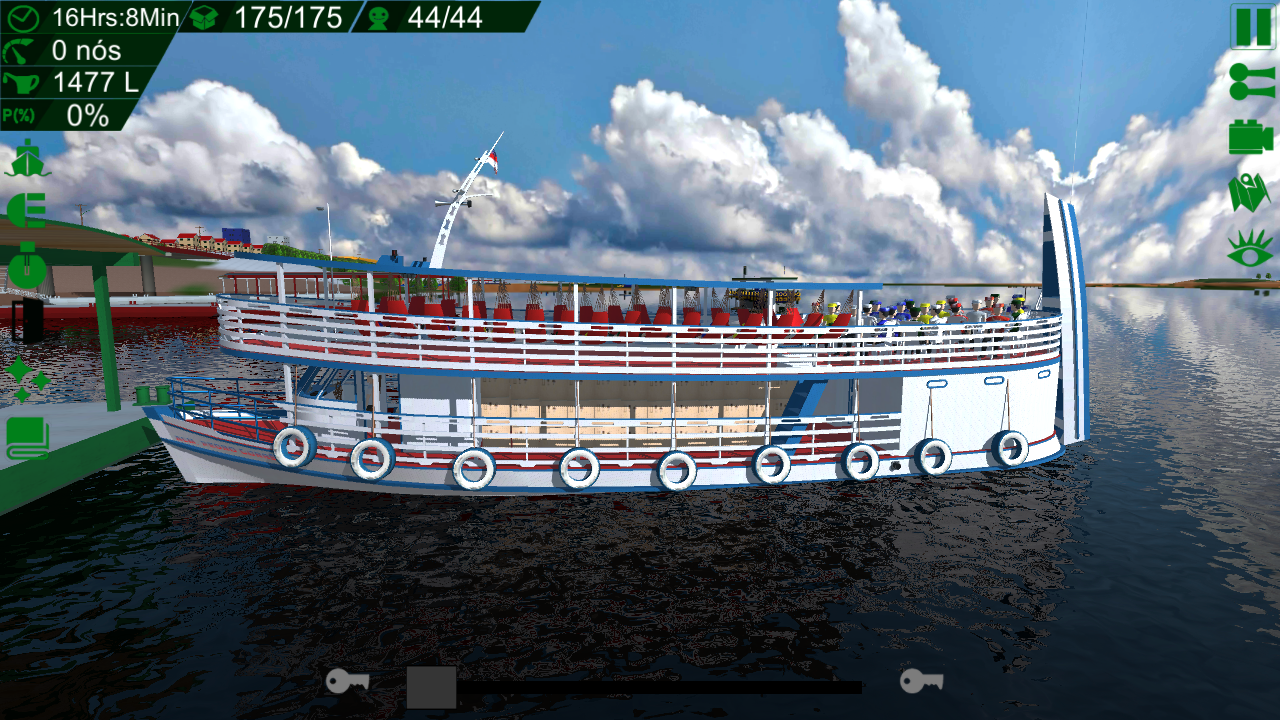Open the green book icon
Viewport: 1280px width, 720px height.
[x=28, y=437]
